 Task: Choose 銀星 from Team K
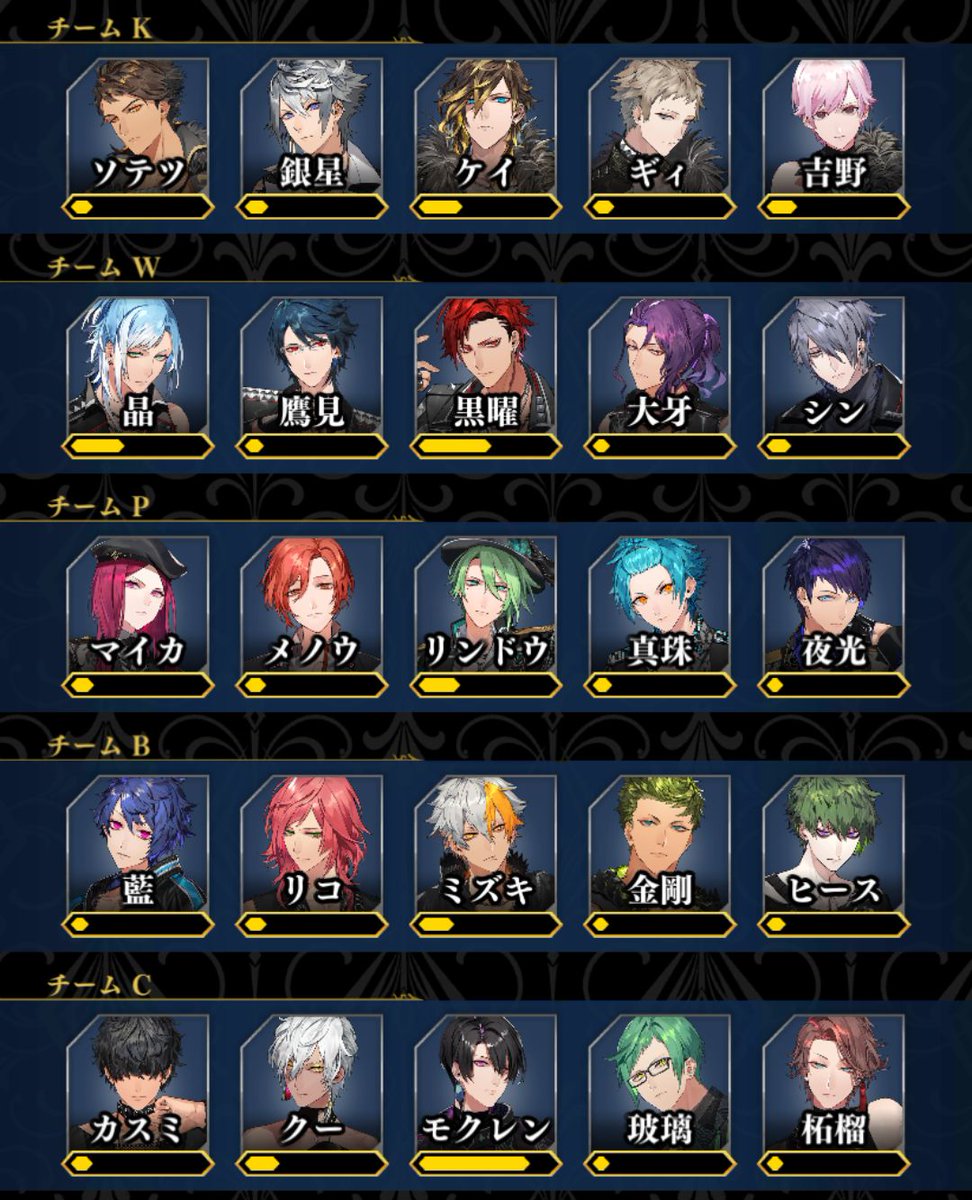tap(312, 125)
